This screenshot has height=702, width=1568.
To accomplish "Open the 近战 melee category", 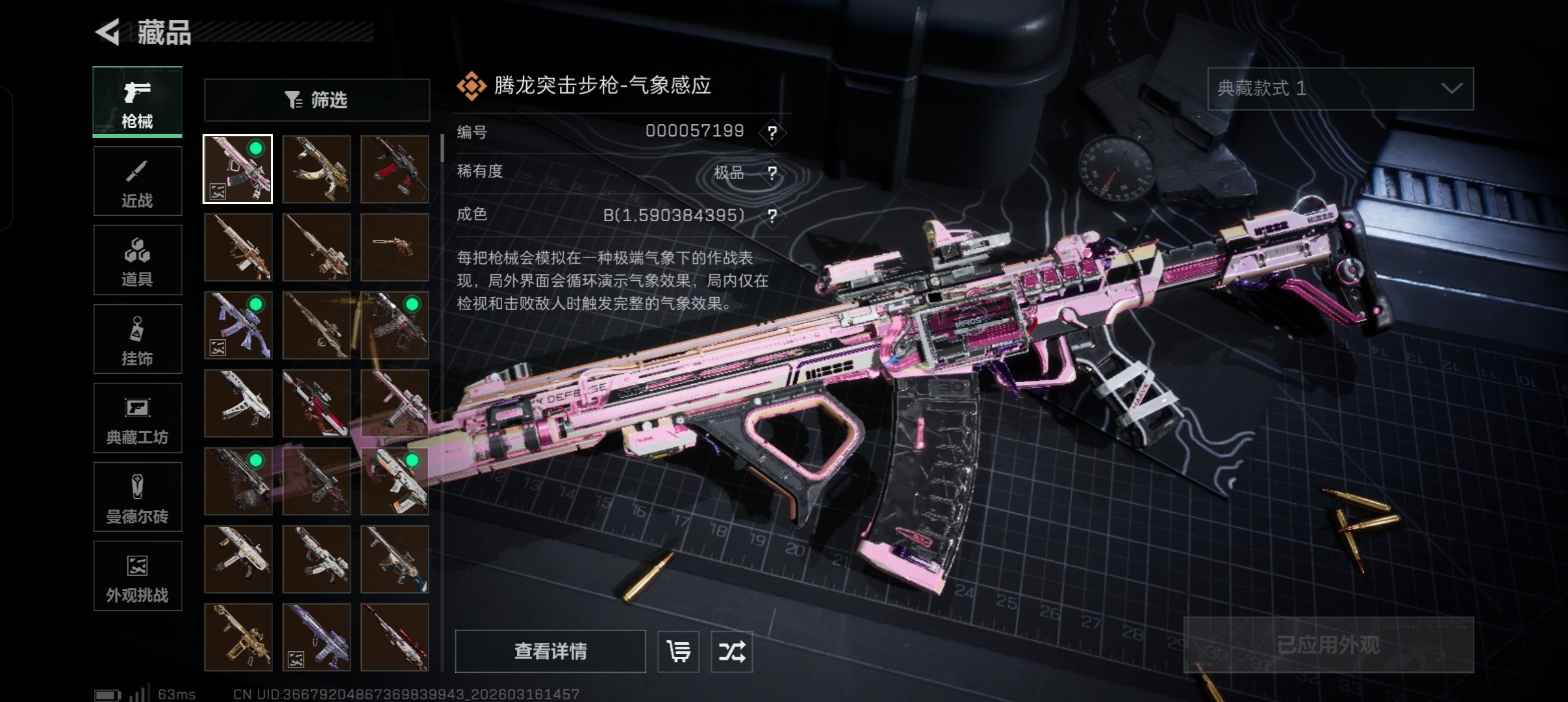I will (x=137, y=181).
